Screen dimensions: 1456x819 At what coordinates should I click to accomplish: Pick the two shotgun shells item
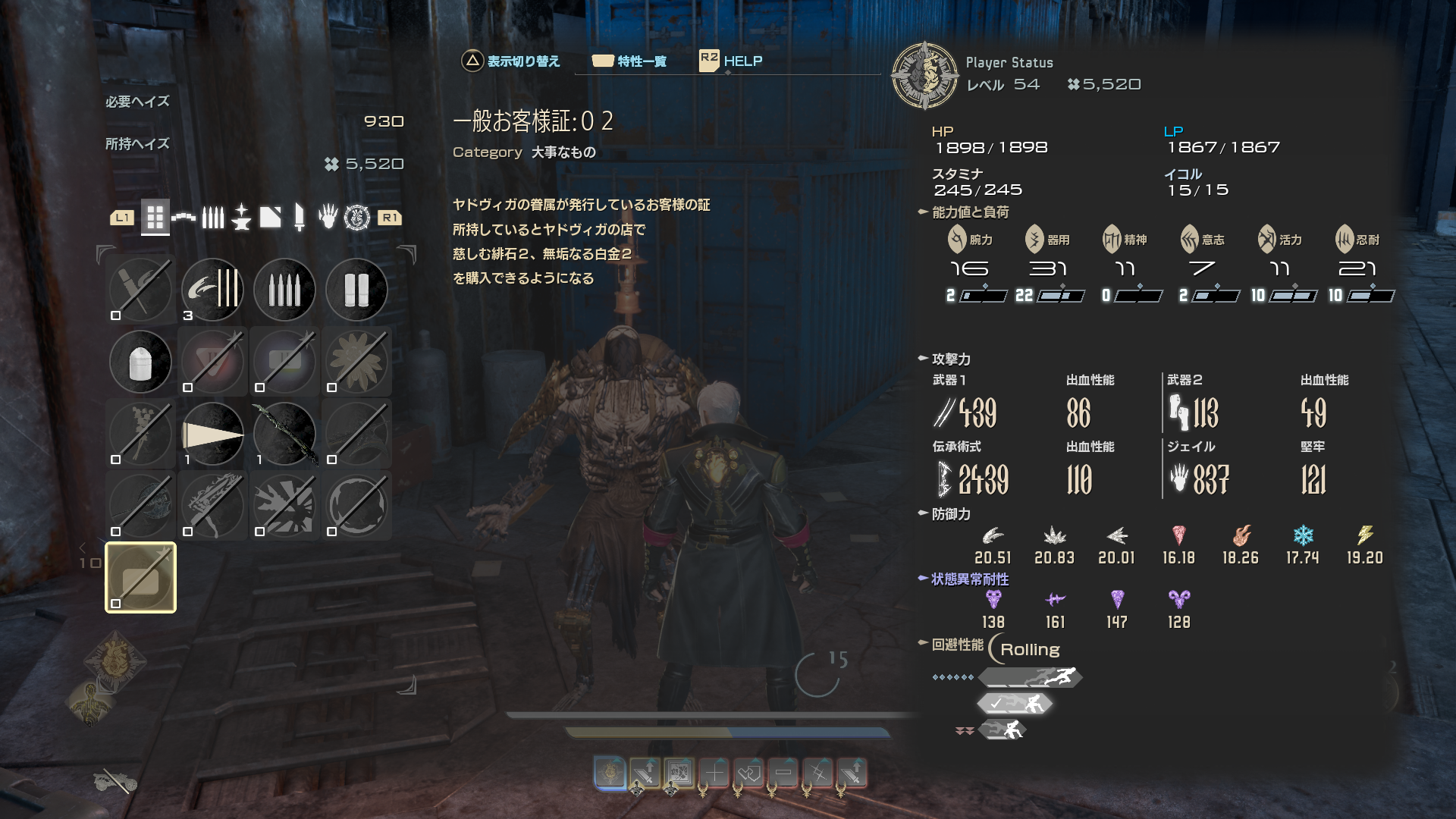(356, 289)
